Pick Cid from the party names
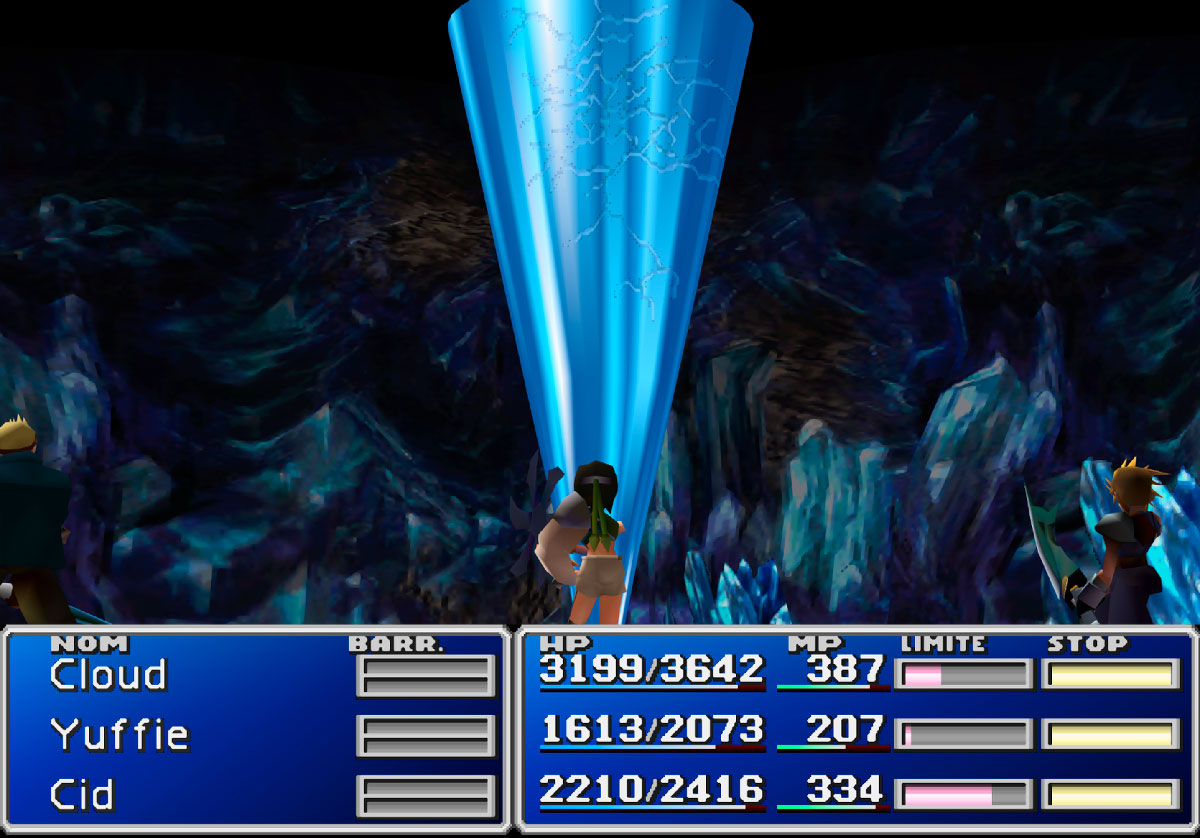This screenshot has height=838, width=1200. [82, 796]
